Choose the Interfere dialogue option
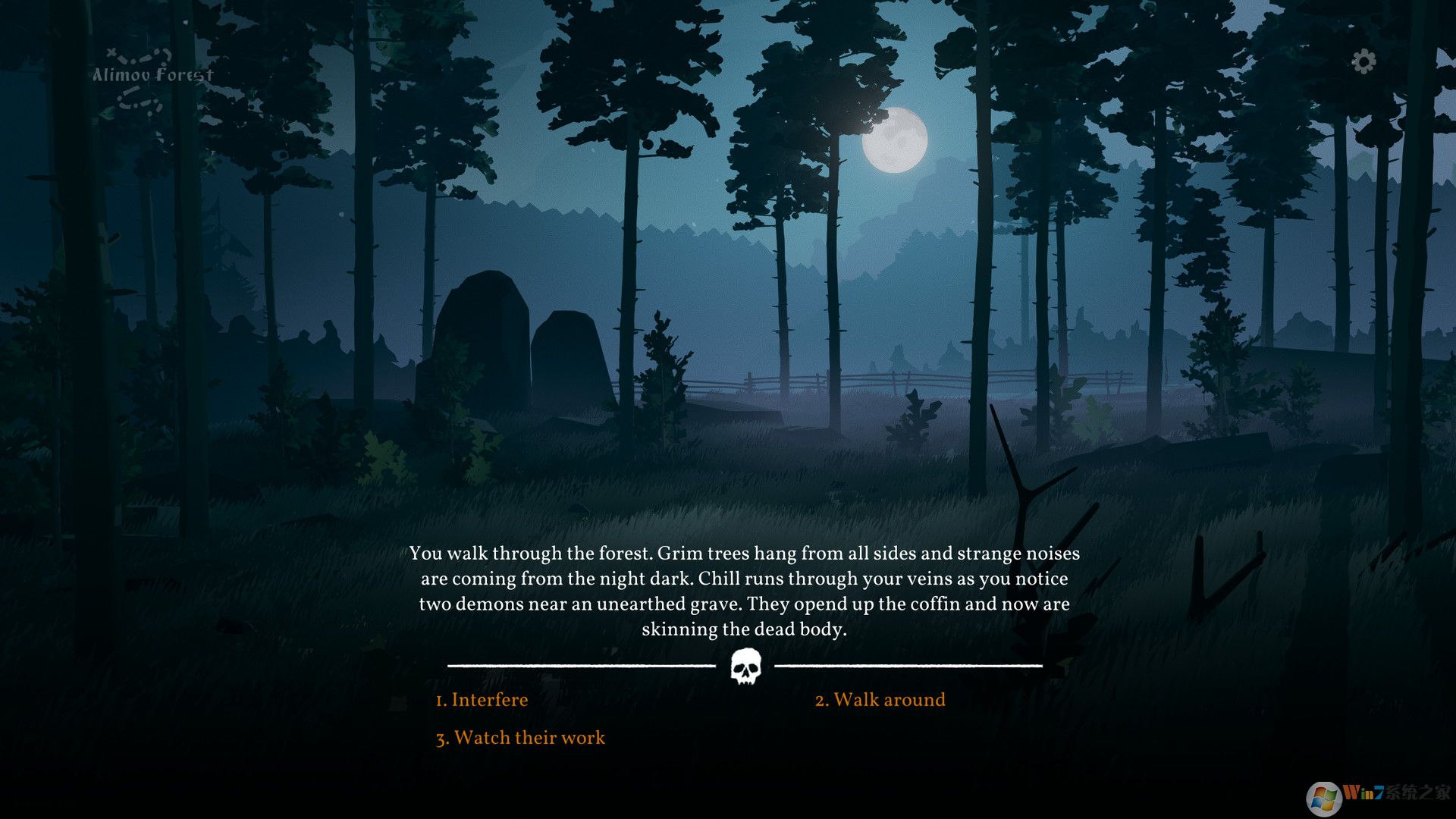 [482, 700]
